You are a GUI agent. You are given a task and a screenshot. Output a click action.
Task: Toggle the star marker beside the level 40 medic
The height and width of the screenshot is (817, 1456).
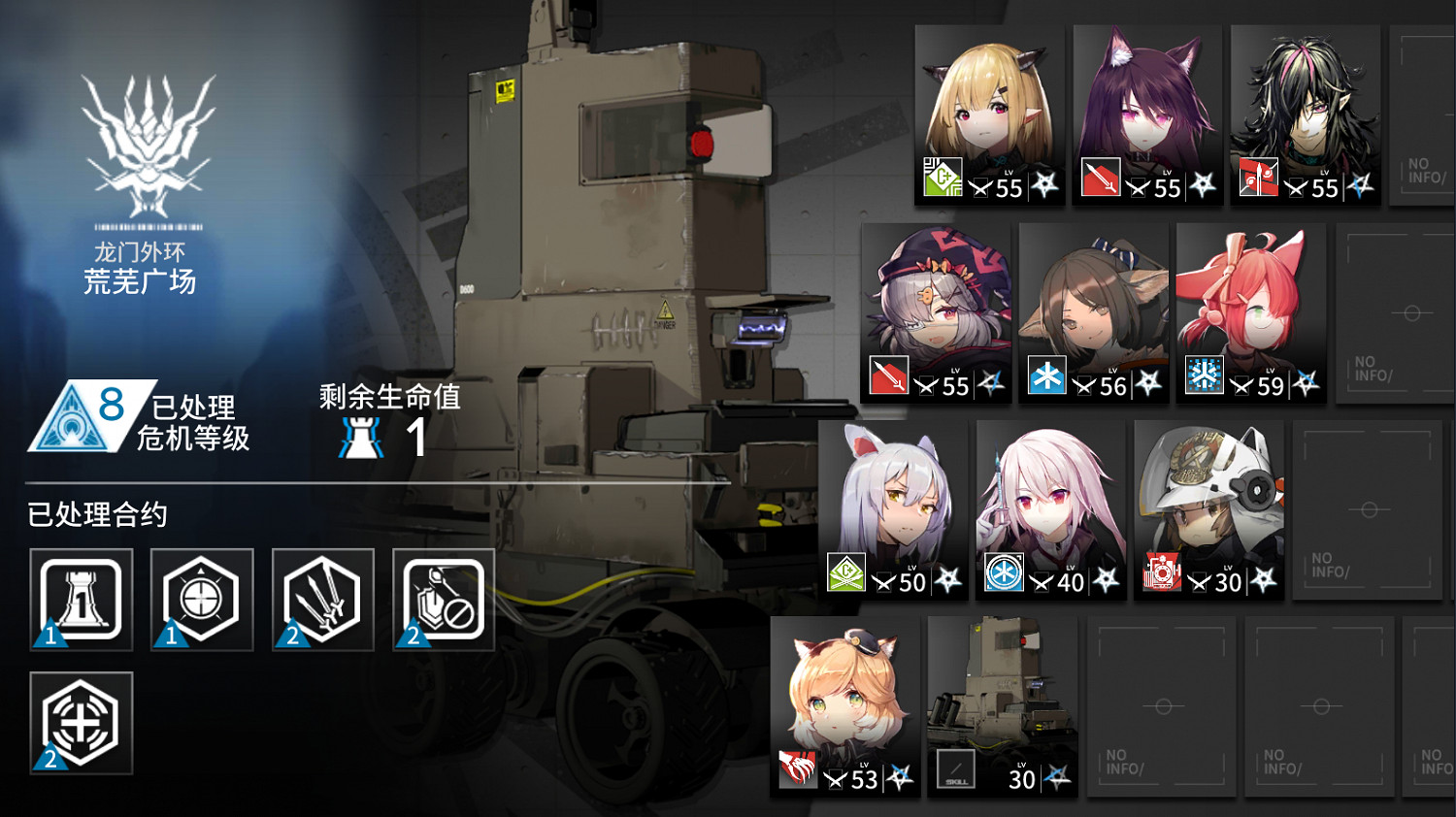click(x=1109, y=579)
